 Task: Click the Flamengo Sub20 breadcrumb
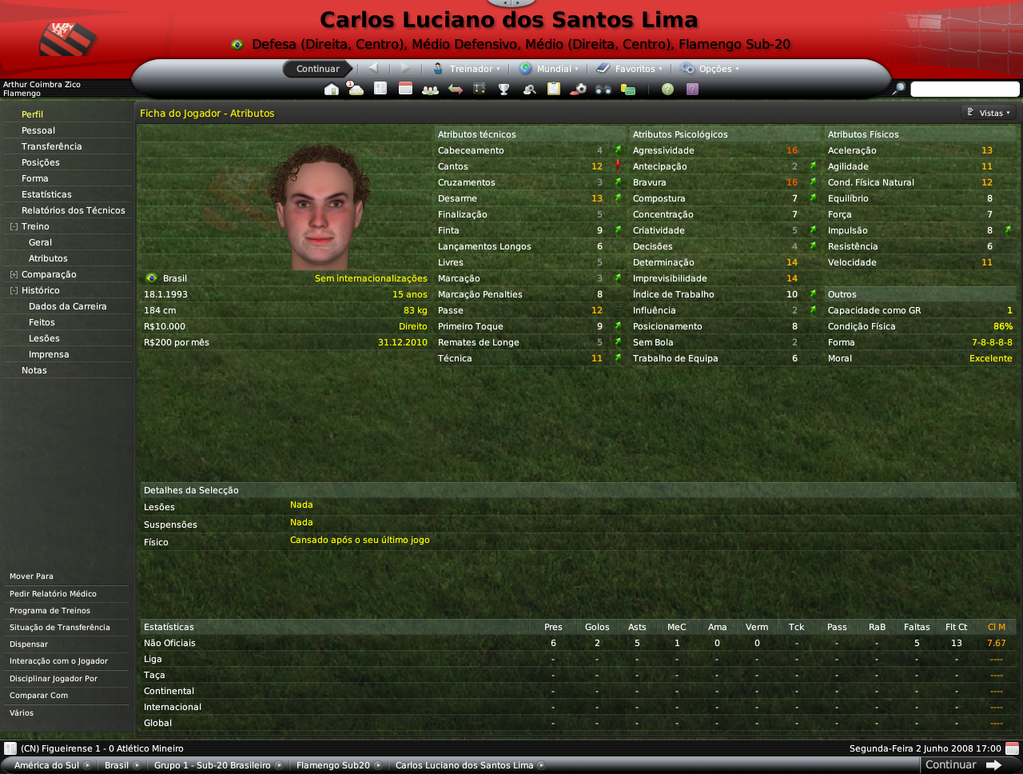click(x=333, y=765)
